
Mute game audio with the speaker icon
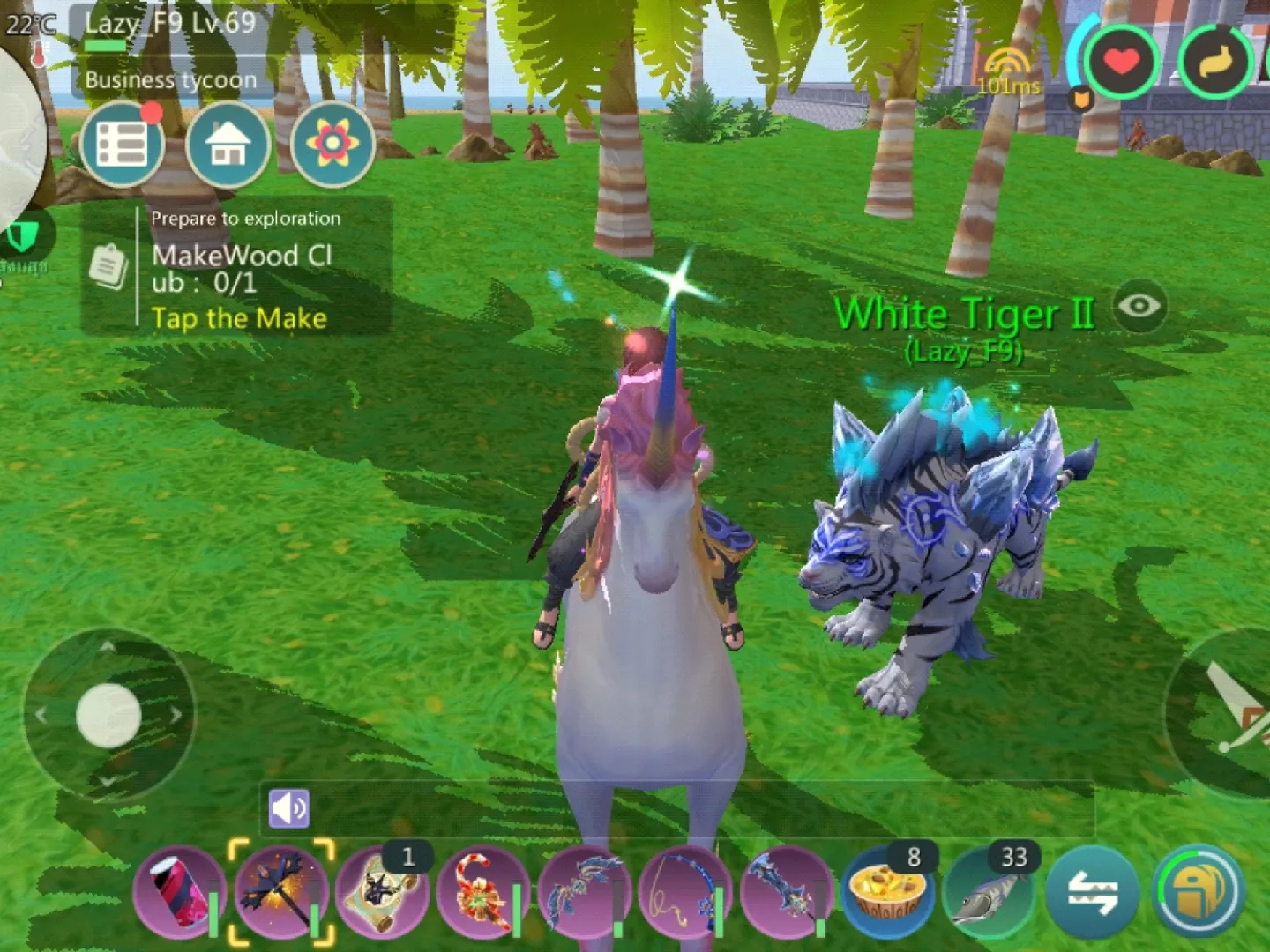pyautogui.click(x=291, y=808)
